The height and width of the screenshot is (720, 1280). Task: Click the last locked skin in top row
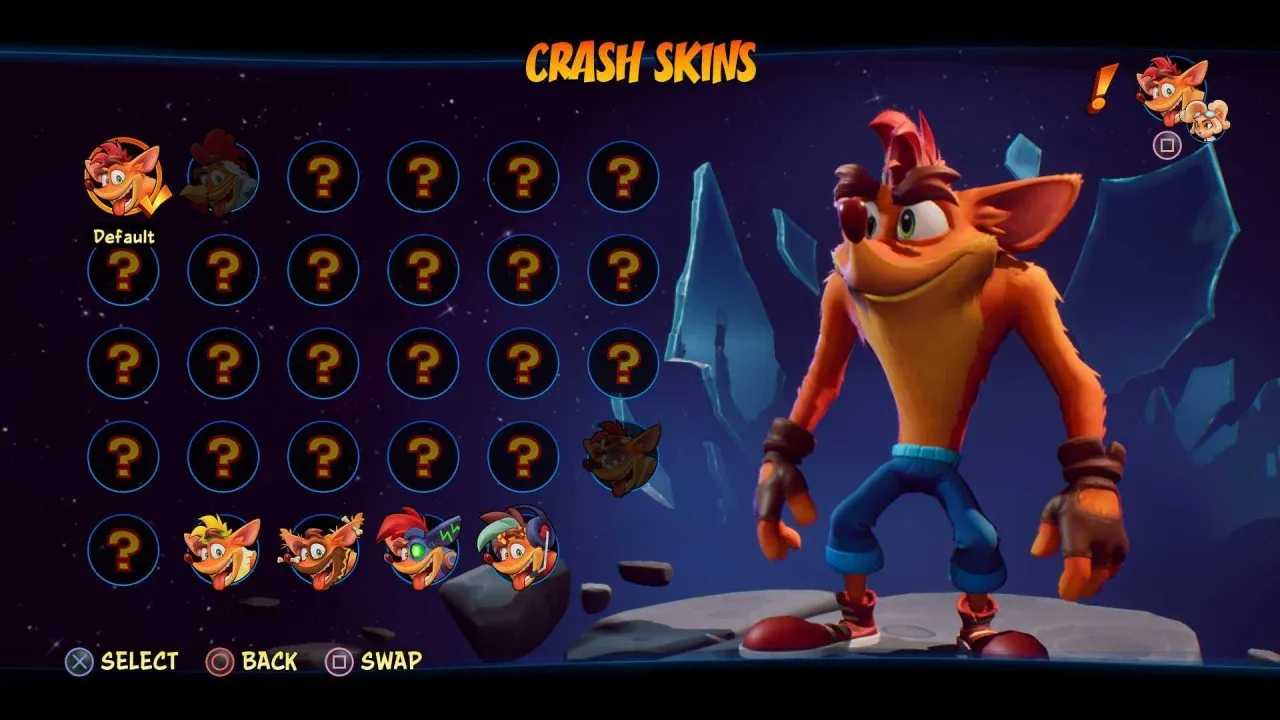620,175
